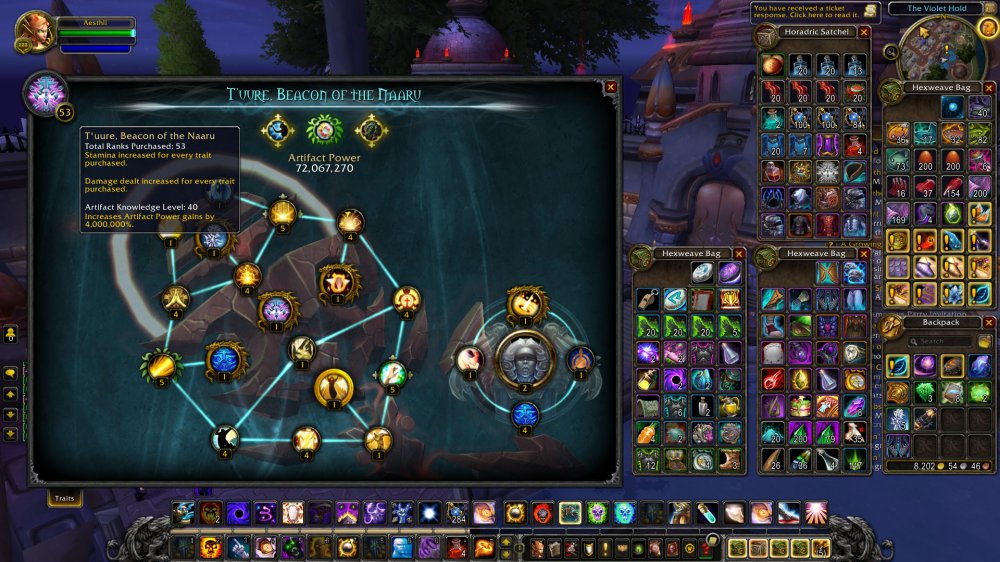Click the blue trait below the central artifact
The image size is (1000, 562).
click(526, 412)
